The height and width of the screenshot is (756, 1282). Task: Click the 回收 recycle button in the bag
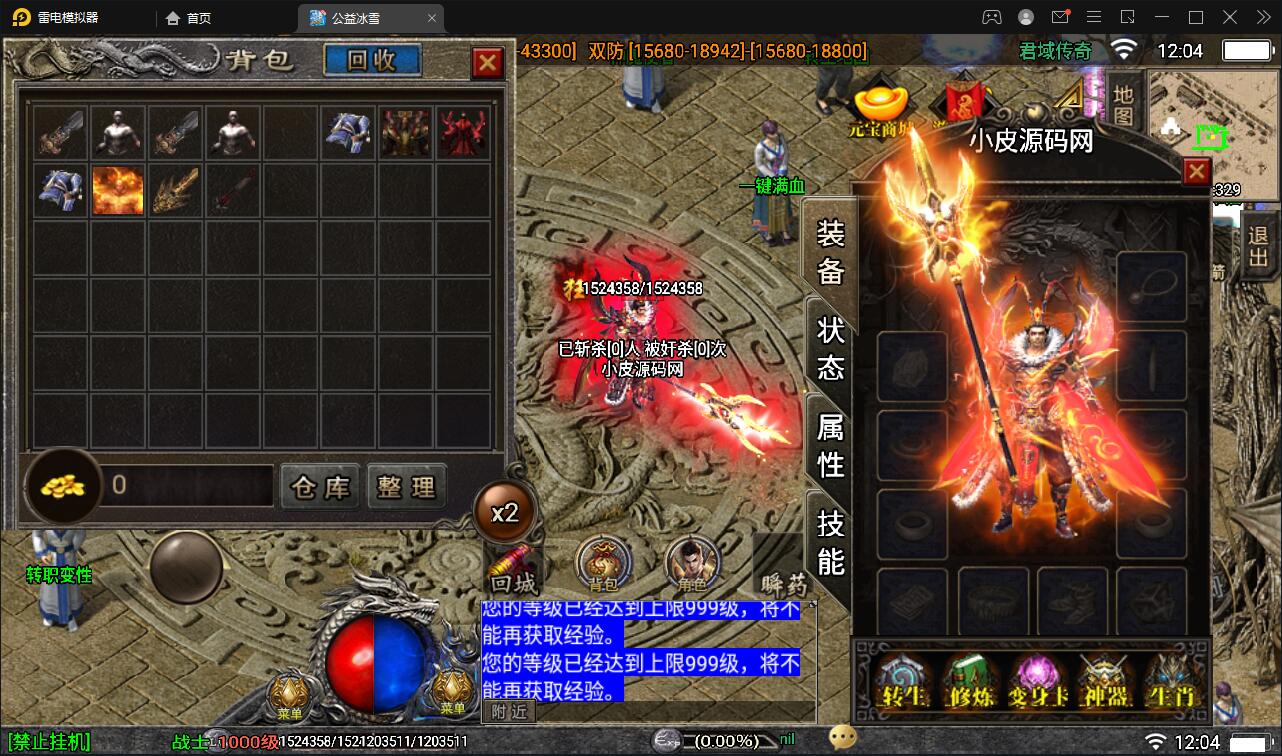[372, 61]
